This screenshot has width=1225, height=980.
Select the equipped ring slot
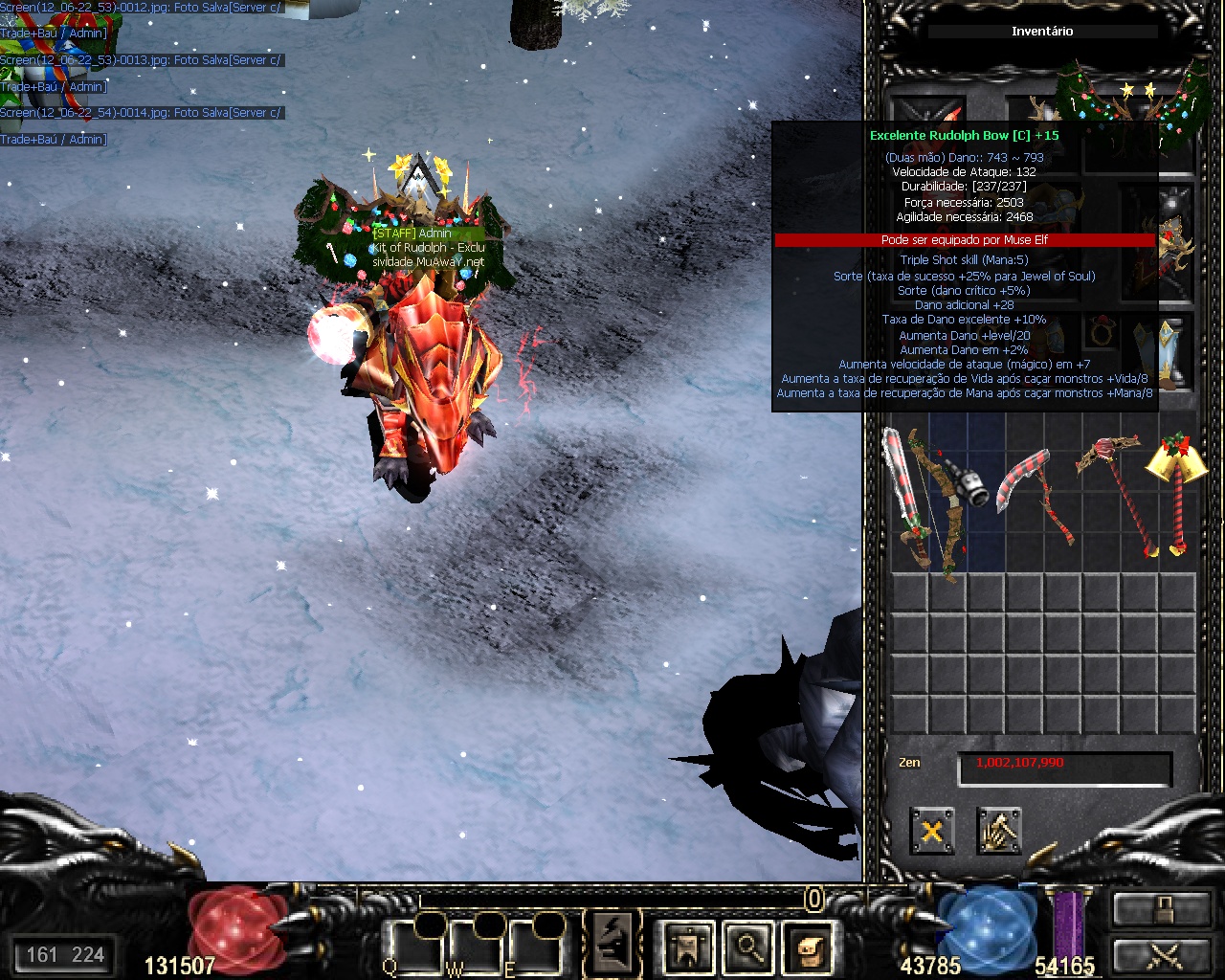tap(1102, 333)
